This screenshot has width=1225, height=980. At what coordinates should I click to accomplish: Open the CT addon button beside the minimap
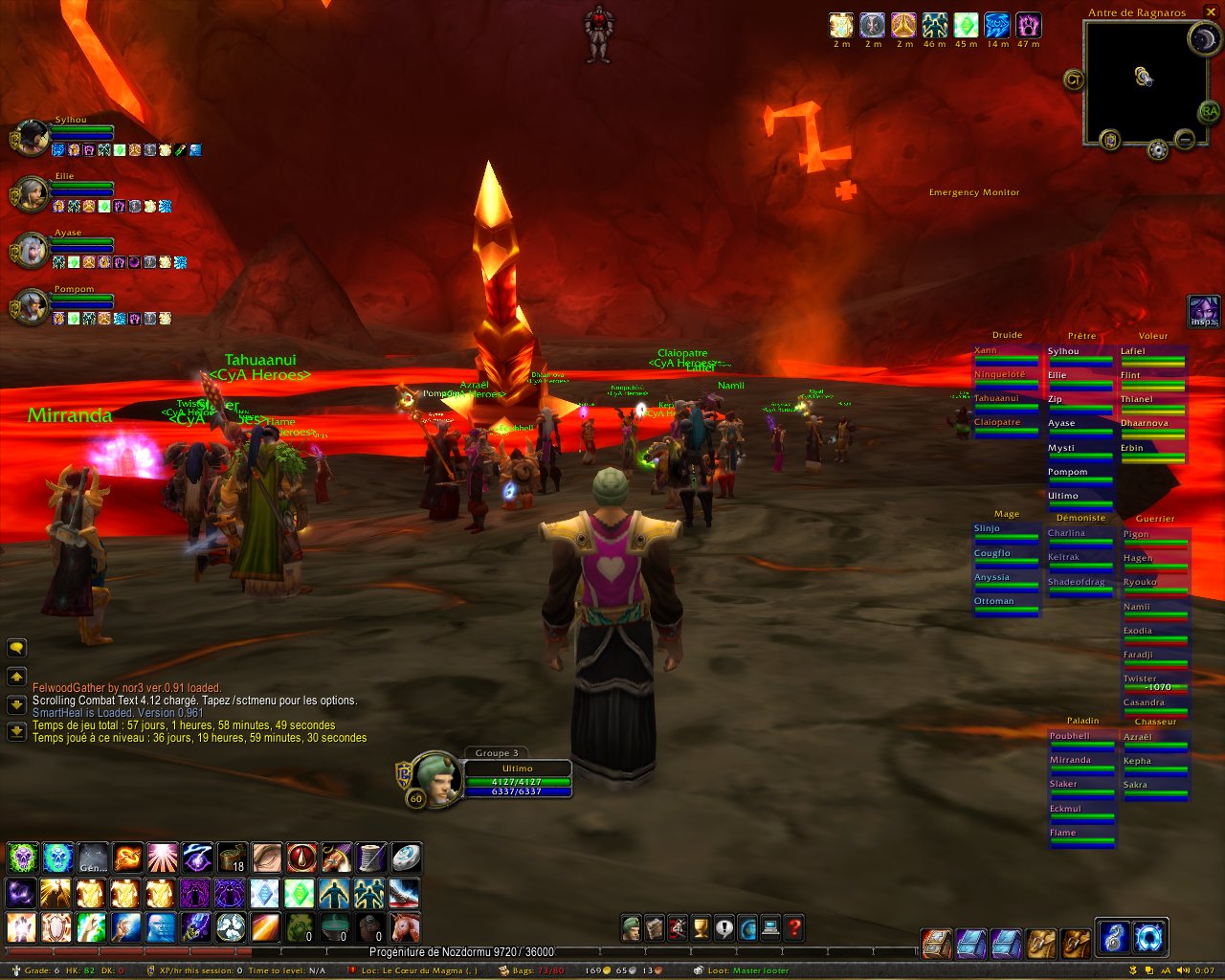tap(1074, 80)
